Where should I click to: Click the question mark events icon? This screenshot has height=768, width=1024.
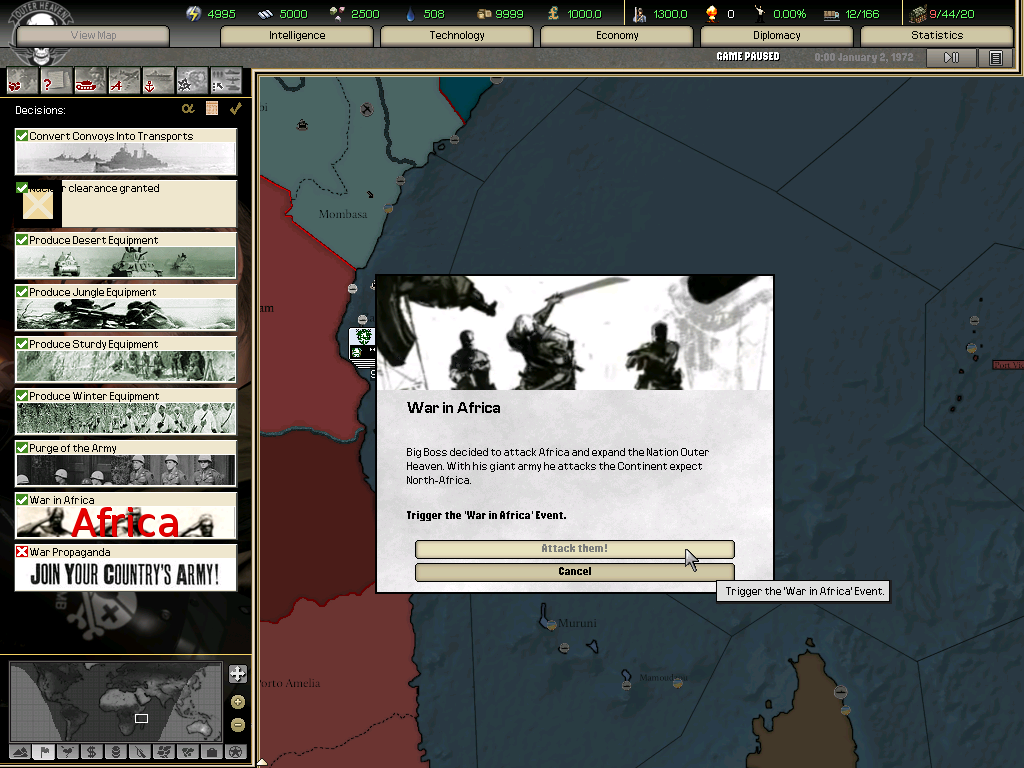pyautogui.click(x=56, y=80)
